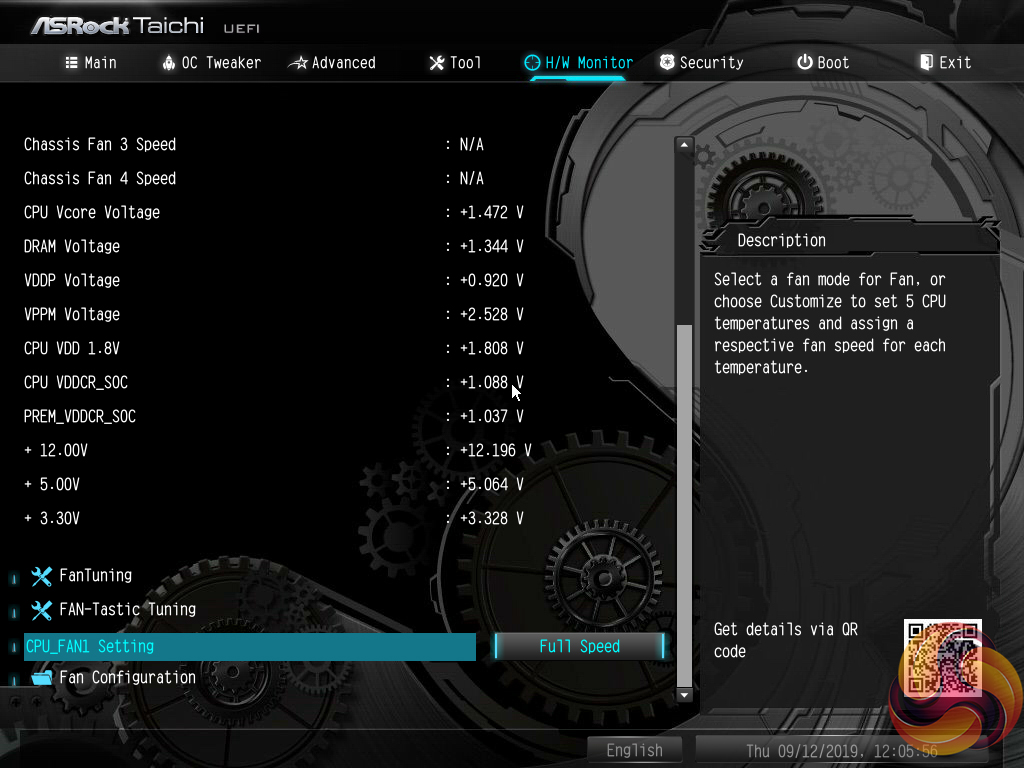1024x768 pixels.
Task: Change the English language setting
Action: 634,750
